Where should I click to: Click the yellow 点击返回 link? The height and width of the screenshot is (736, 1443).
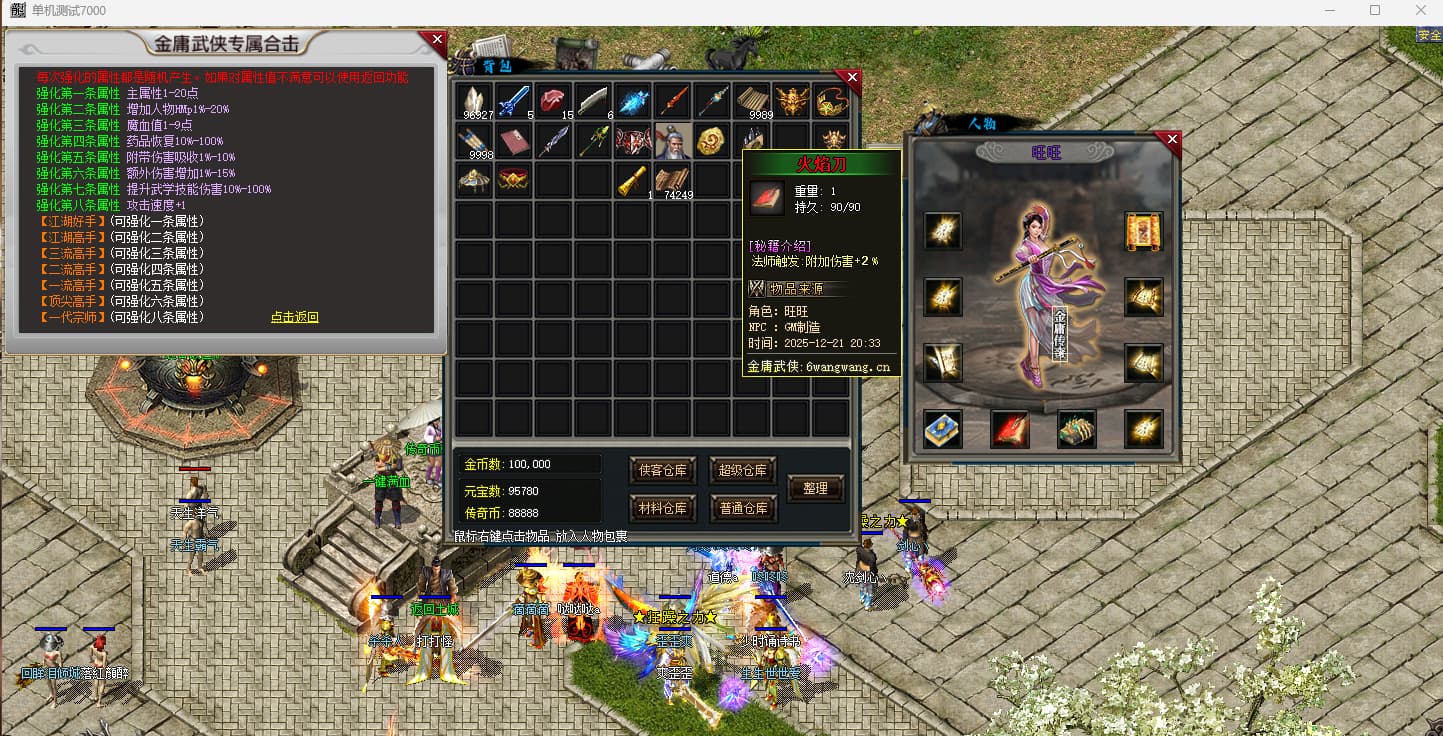pos(294,317)
